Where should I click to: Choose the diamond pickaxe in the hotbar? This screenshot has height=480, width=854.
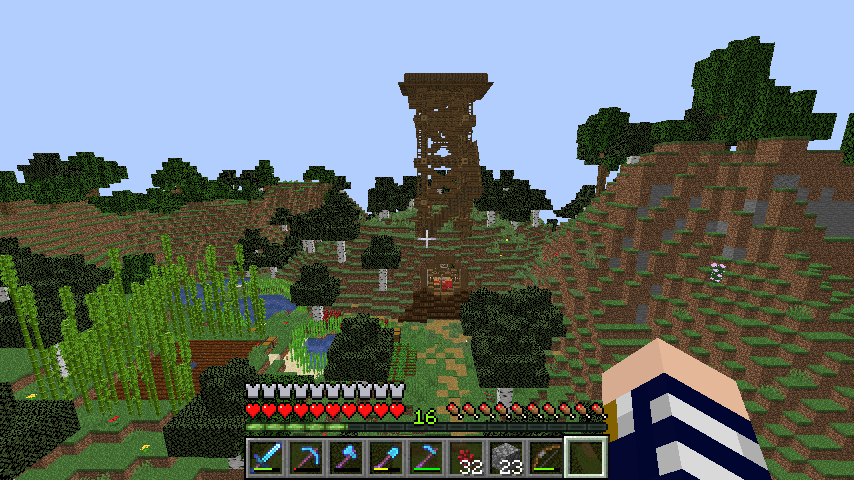pos(305,457)
